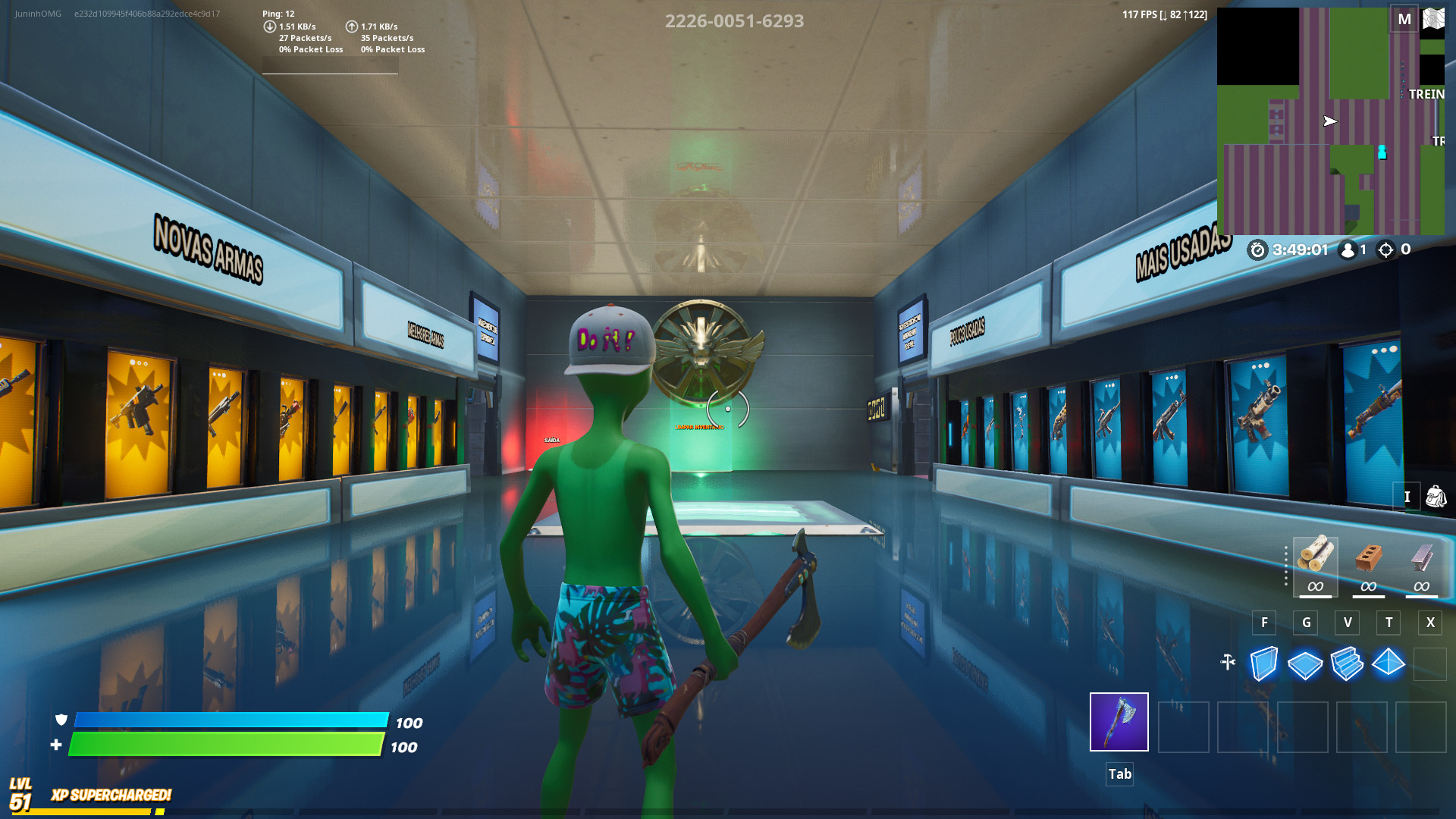
Task: Click the player count icon
Action: (x=1346, y=250)
